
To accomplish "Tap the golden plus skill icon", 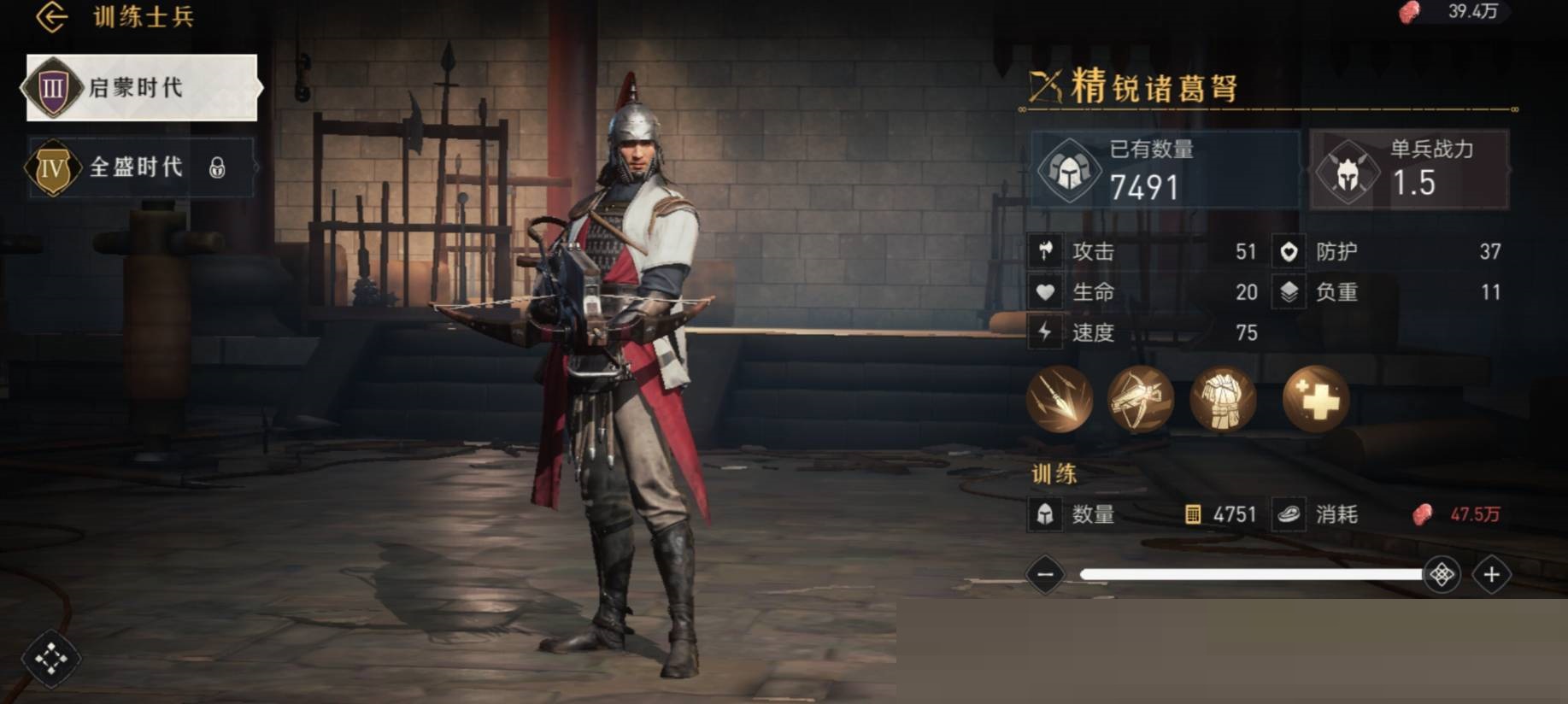I will point(1315,399).
